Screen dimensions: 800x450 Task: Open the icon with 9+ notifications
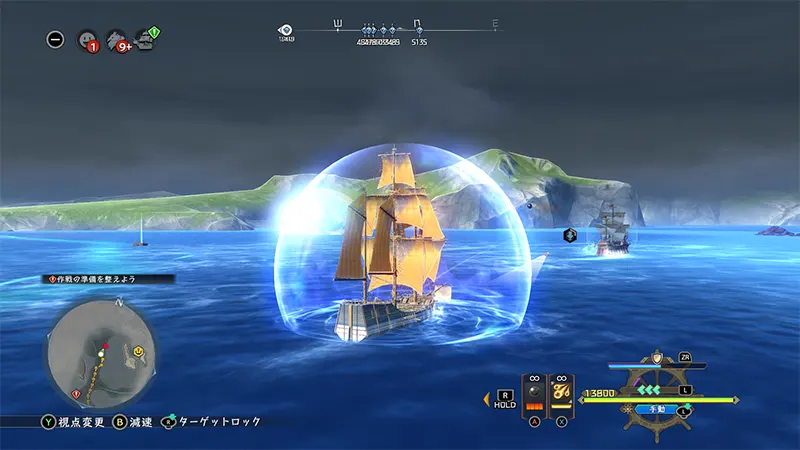(x=117, y=40)
